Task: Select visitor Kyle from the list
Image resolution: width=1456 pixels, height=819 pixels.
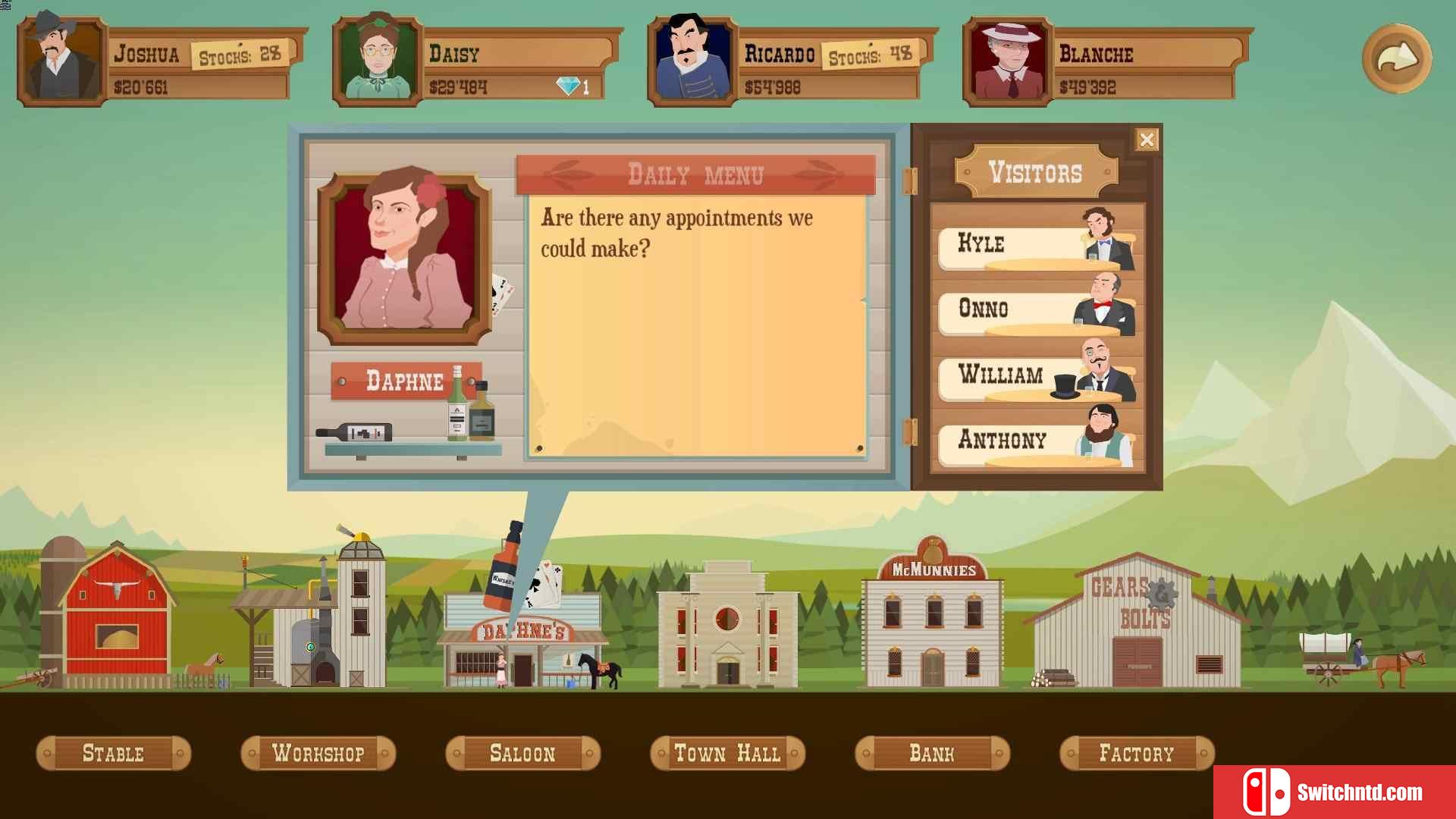Action: click(1036, 245)
